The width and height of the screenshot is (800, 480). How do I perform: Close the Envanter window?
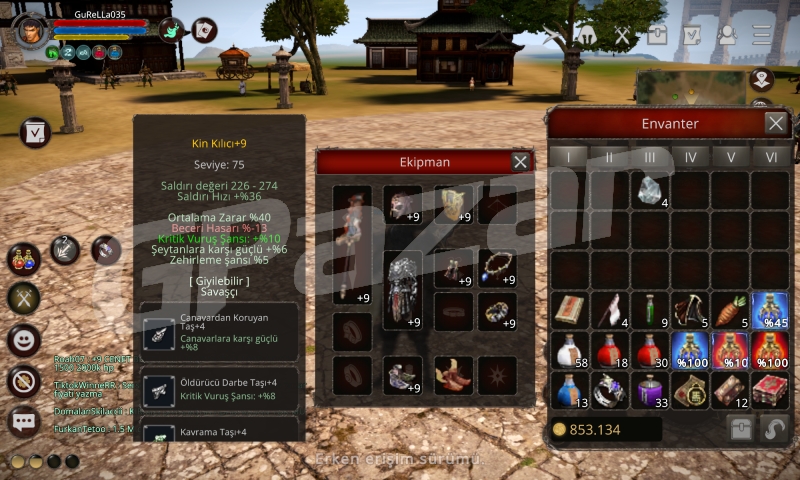point(775,123)
